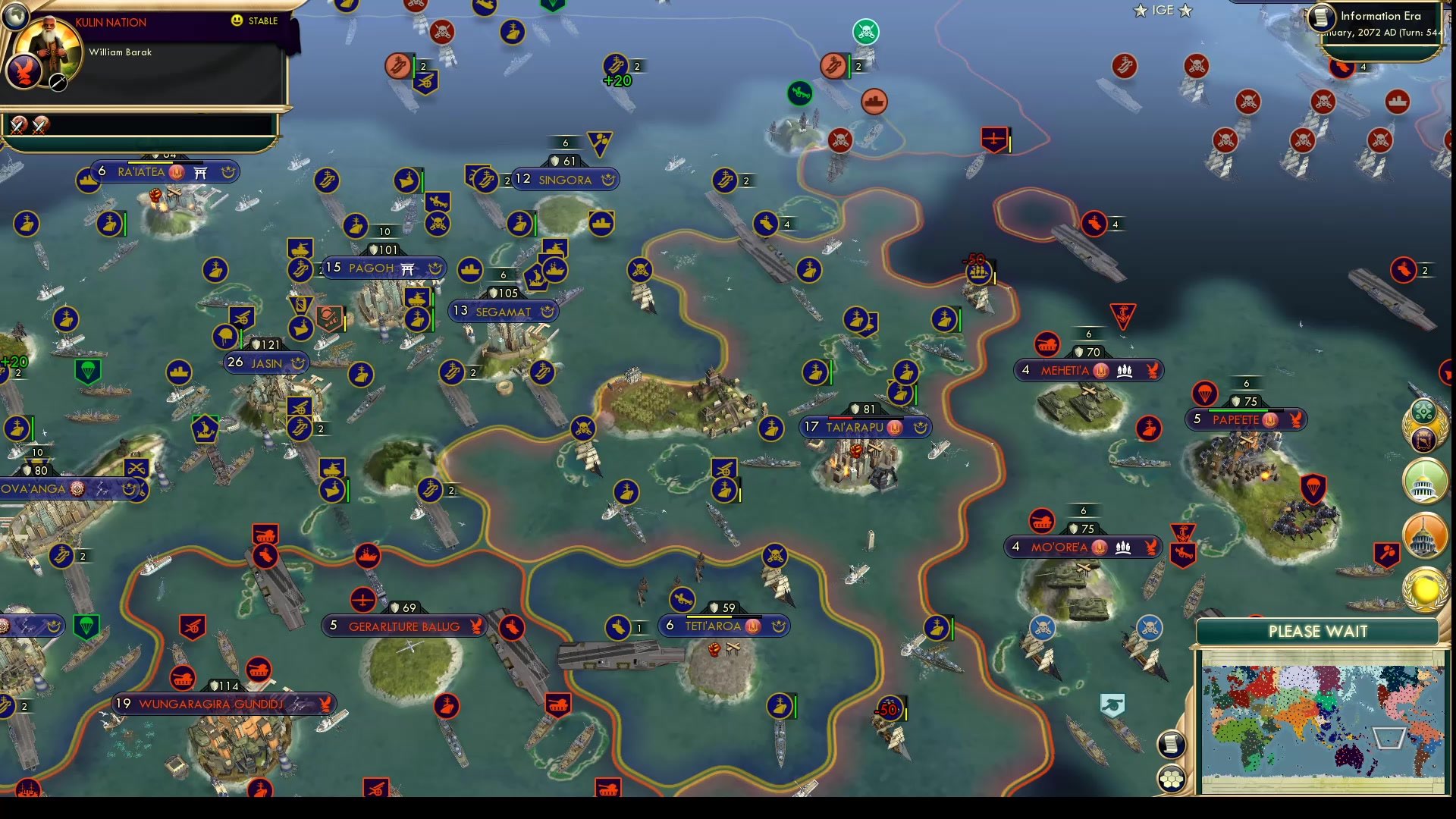Click the green domed diplomacy icon

[1424, 479]
